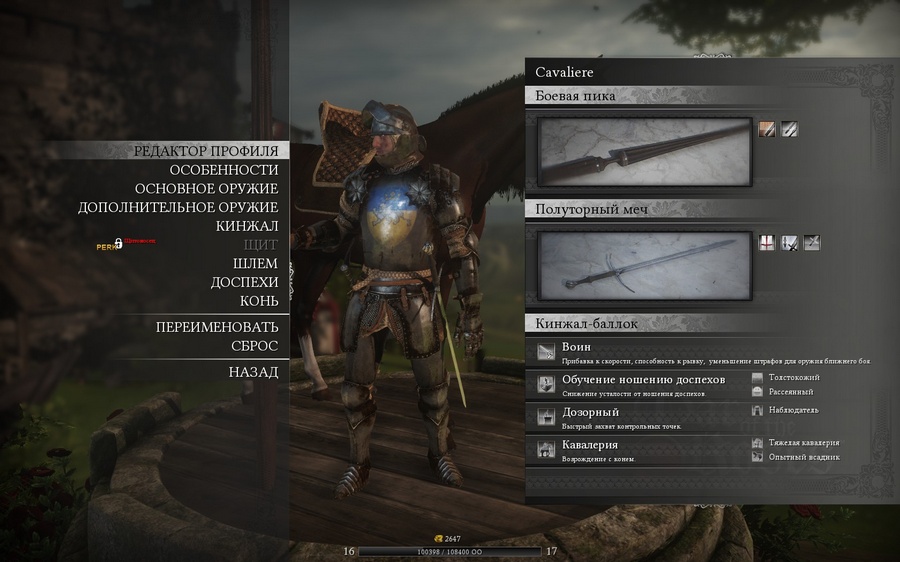The width and height of the screenshot is (900, 562).
Task: Click the Опытный всадник perk entry
Action: (803, 457)
